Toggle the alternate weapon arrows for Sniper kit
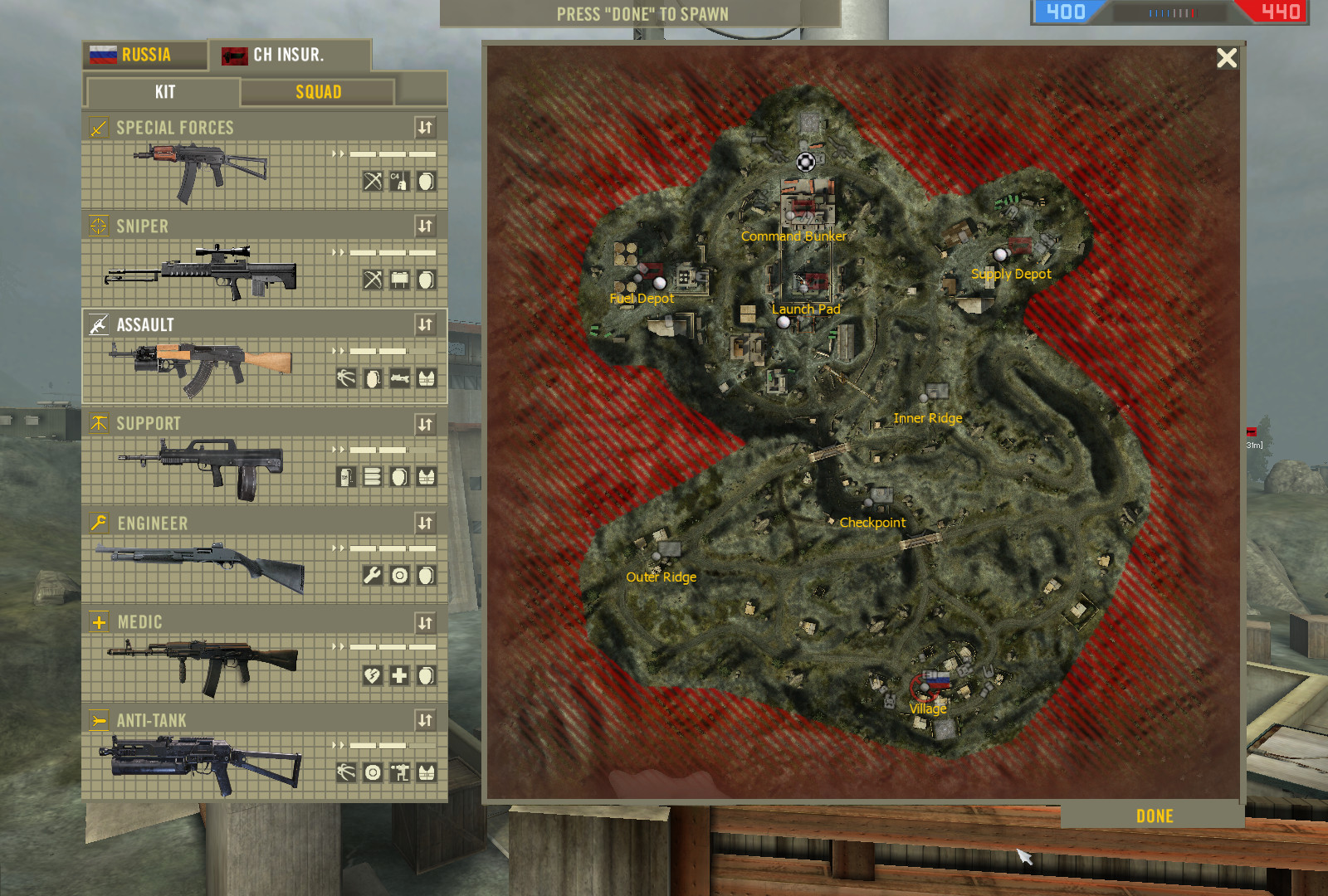 pos(426,225)
